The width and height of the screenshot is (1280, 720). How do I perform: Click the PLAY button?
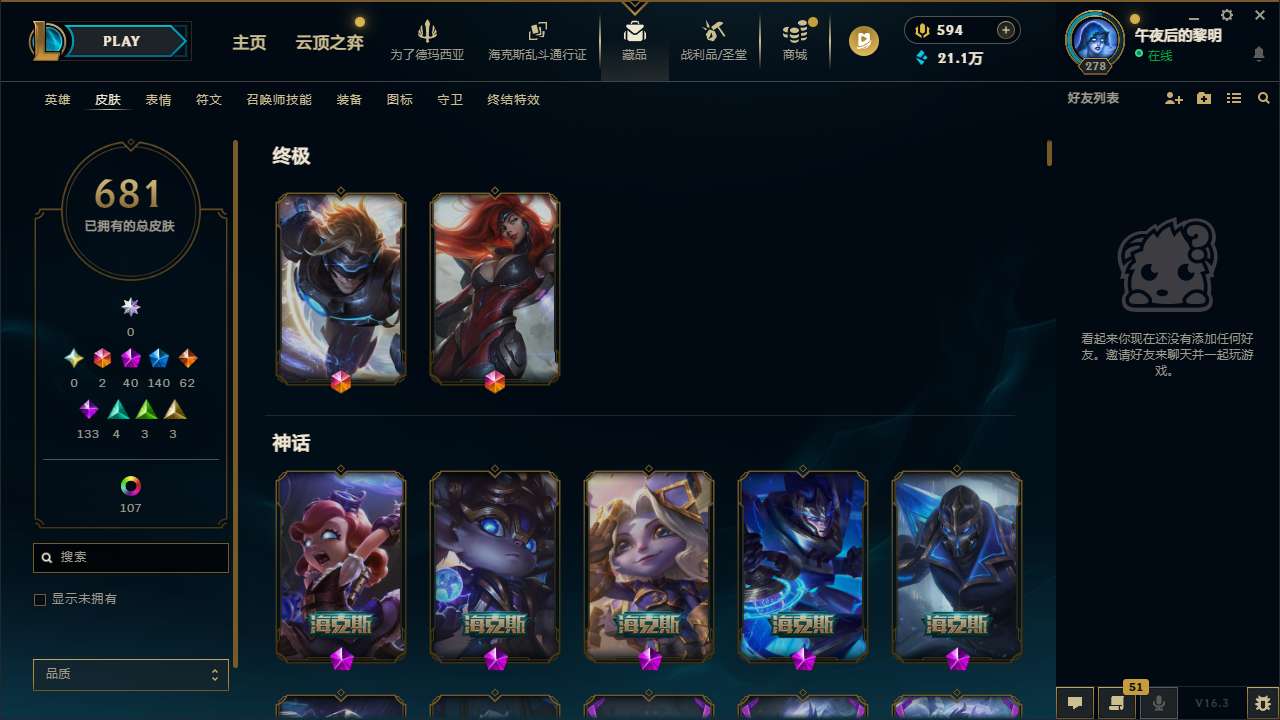coord(121,41)
